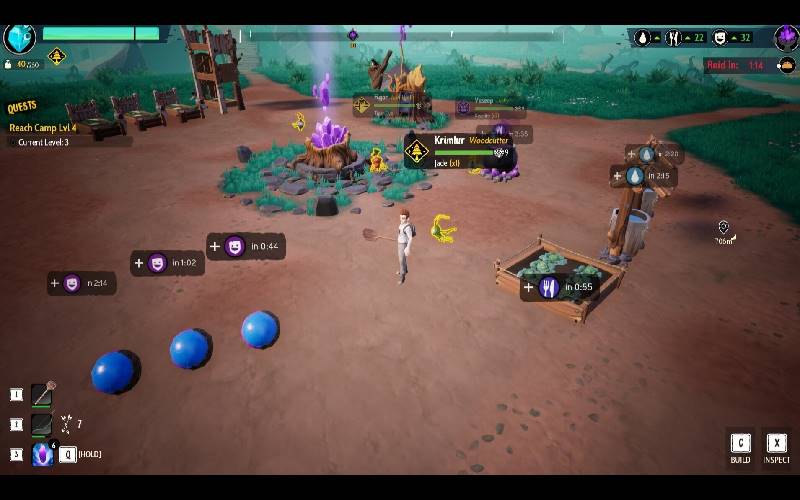Click the blue crystal player portrait
800x500 pixels.
click(x=20, y=37)
